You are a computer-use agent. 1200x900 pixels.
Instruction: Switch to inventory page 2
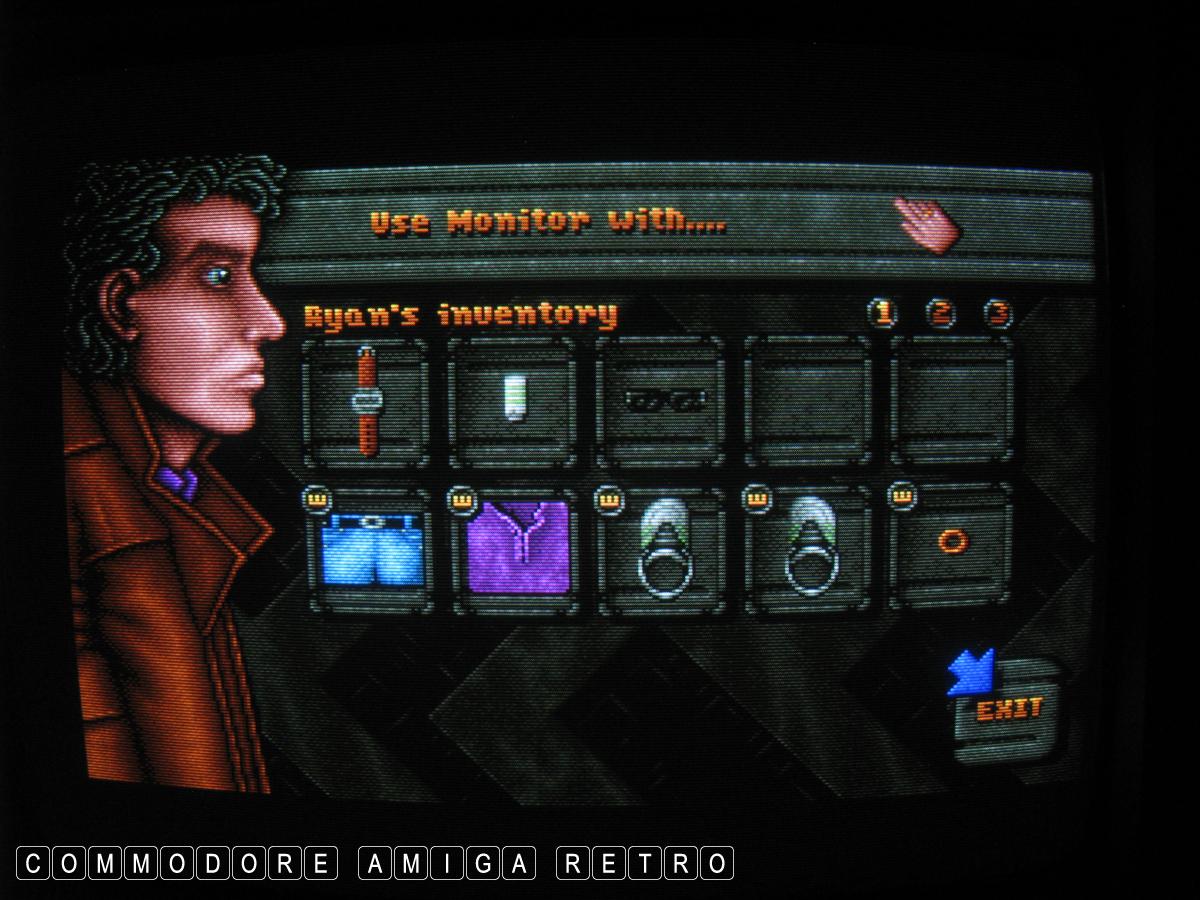[x=940, y=314]
